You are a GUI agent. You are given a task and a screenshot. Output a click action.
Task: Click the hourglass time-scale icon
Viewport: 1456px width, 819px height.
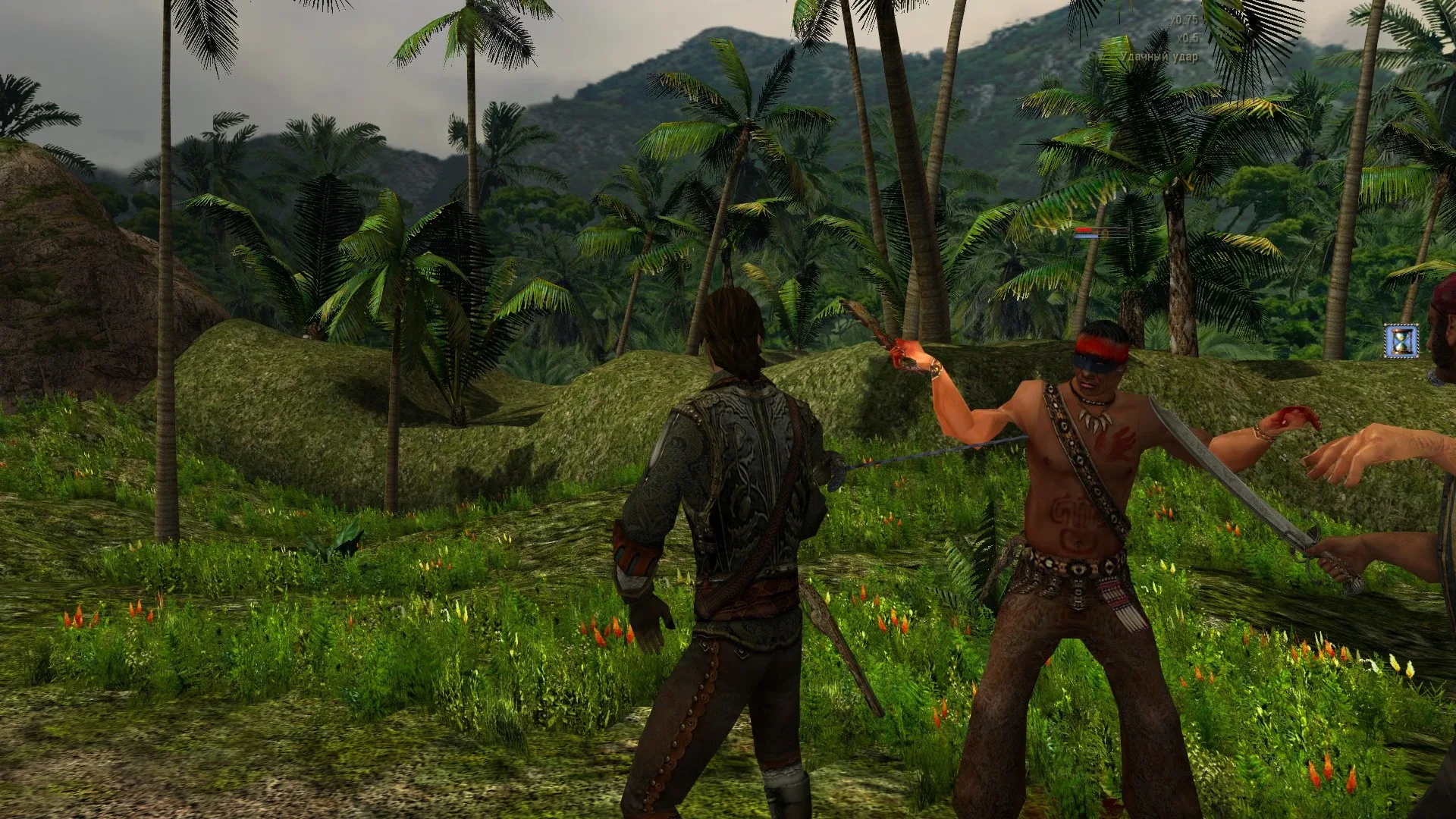[1400, 340]
